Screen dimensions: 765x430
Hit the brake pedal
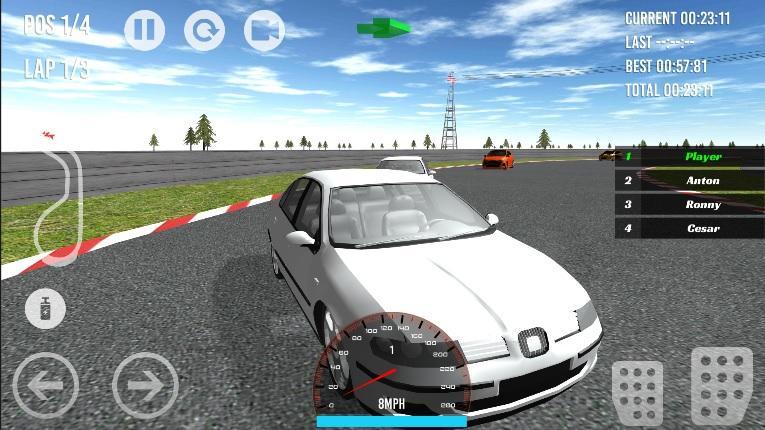(638, 392)
